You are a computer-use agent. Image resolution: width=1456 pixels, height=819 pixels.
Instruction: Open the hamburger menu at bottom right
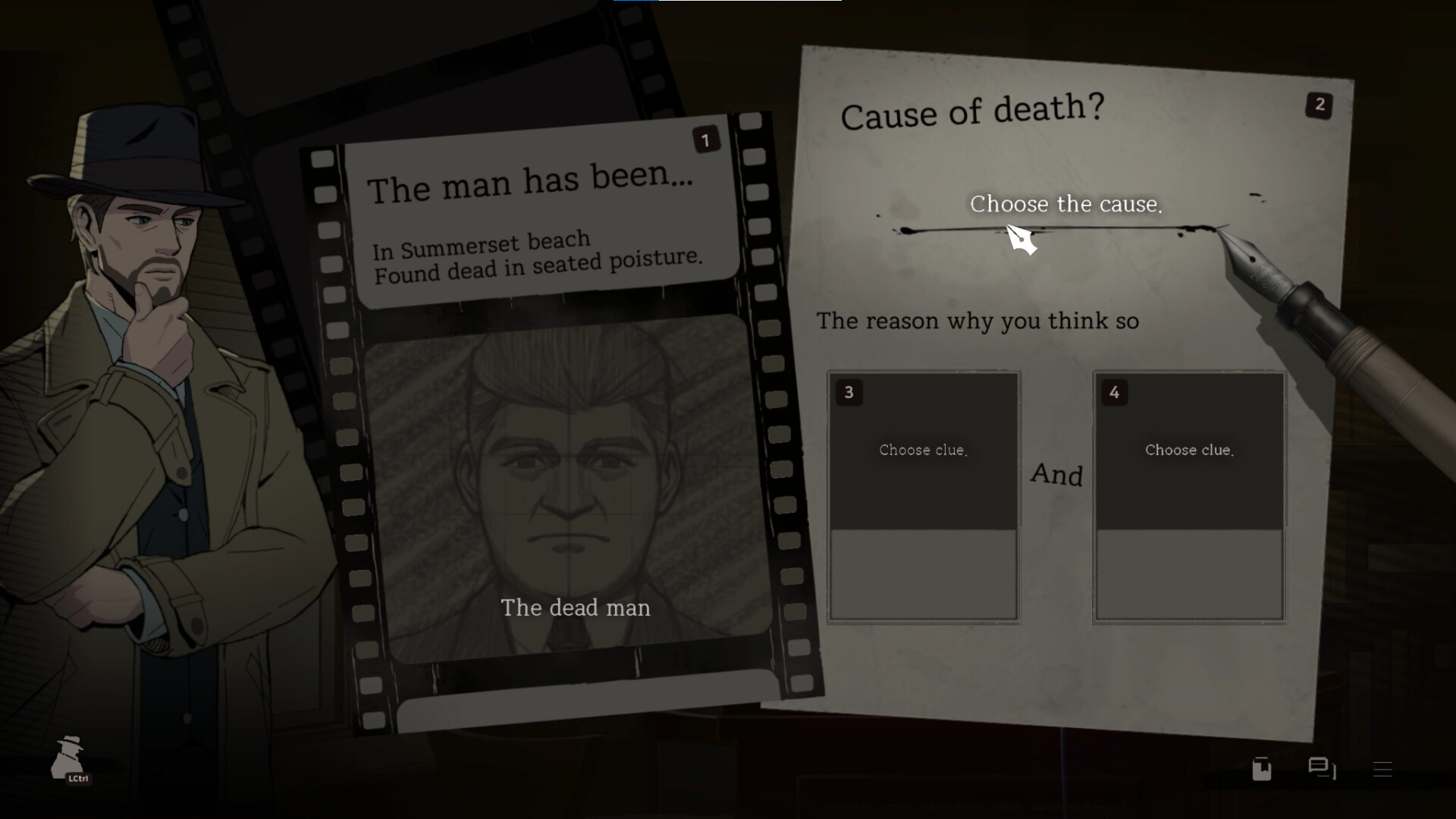[1382, 768]
